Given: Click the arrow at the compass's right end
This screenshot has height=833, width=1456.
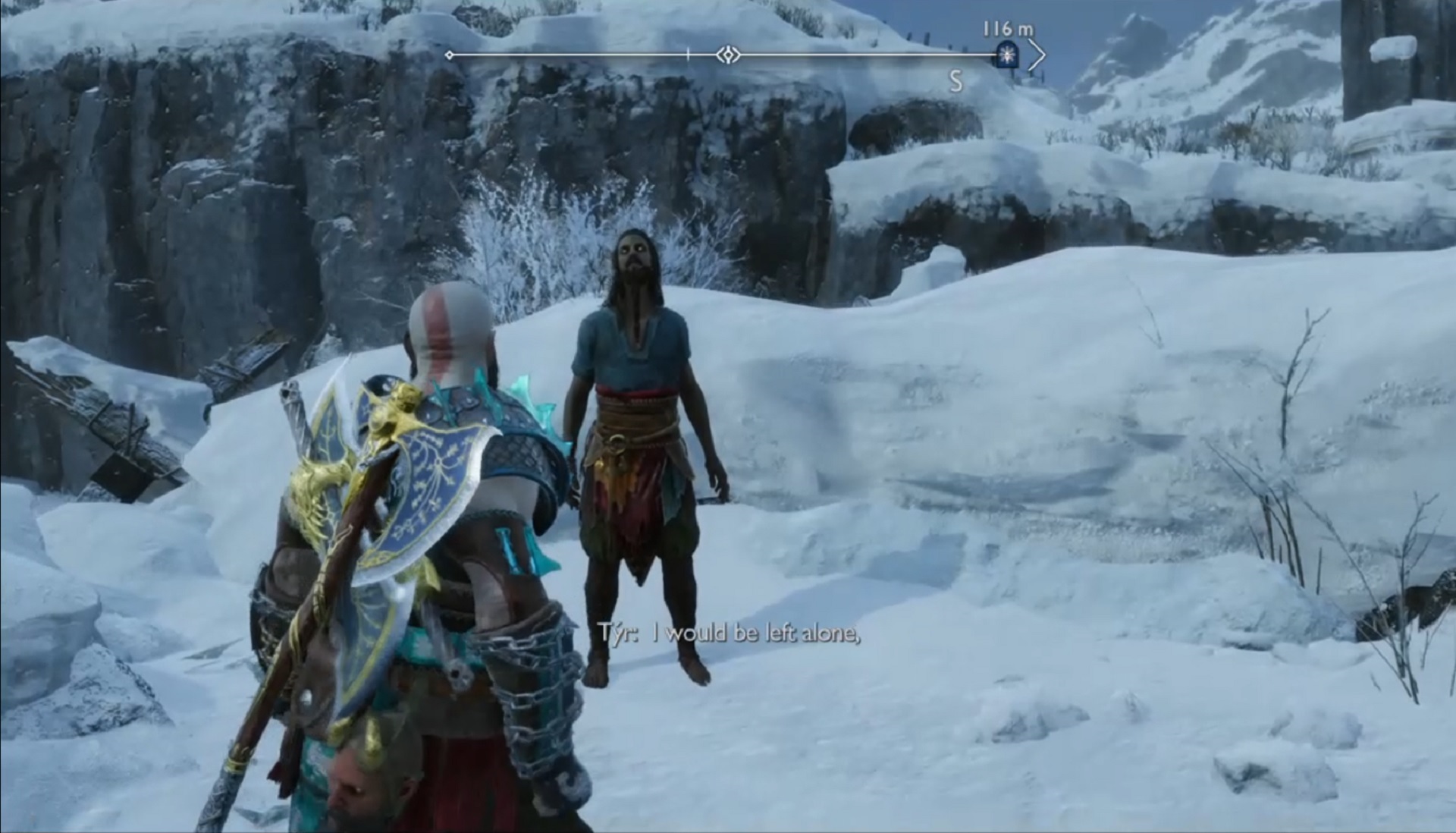Looking at the screenshot, I should [1037, 55].
